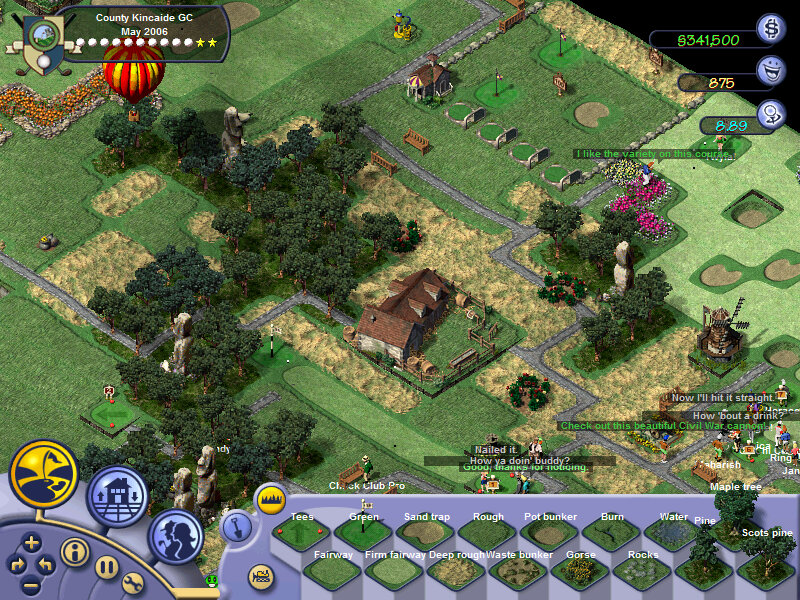
Task: Pick the Waste bunker tile
Action: (518, 571)
